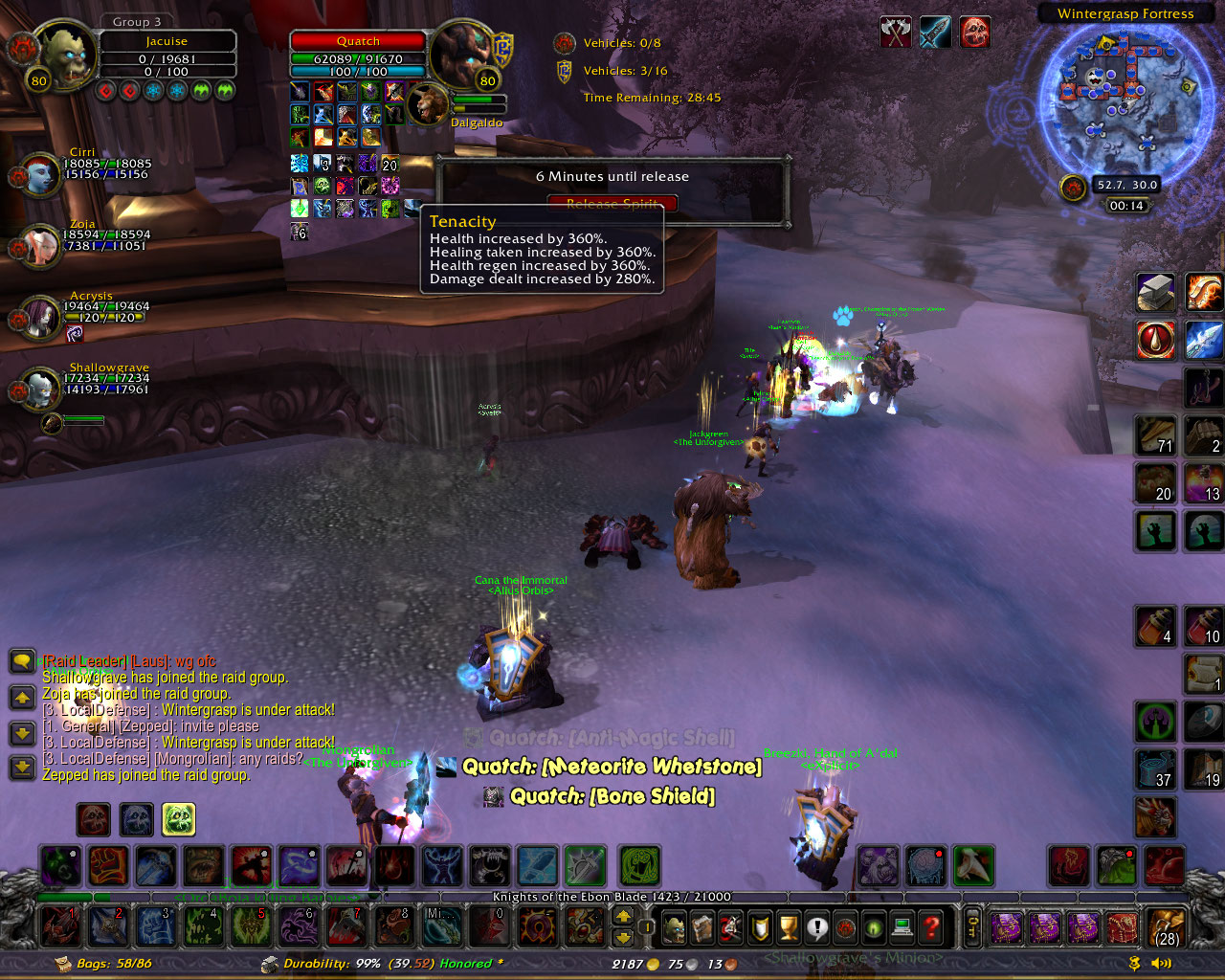Use the anvil icon on the right bar

click(1155, 292)
